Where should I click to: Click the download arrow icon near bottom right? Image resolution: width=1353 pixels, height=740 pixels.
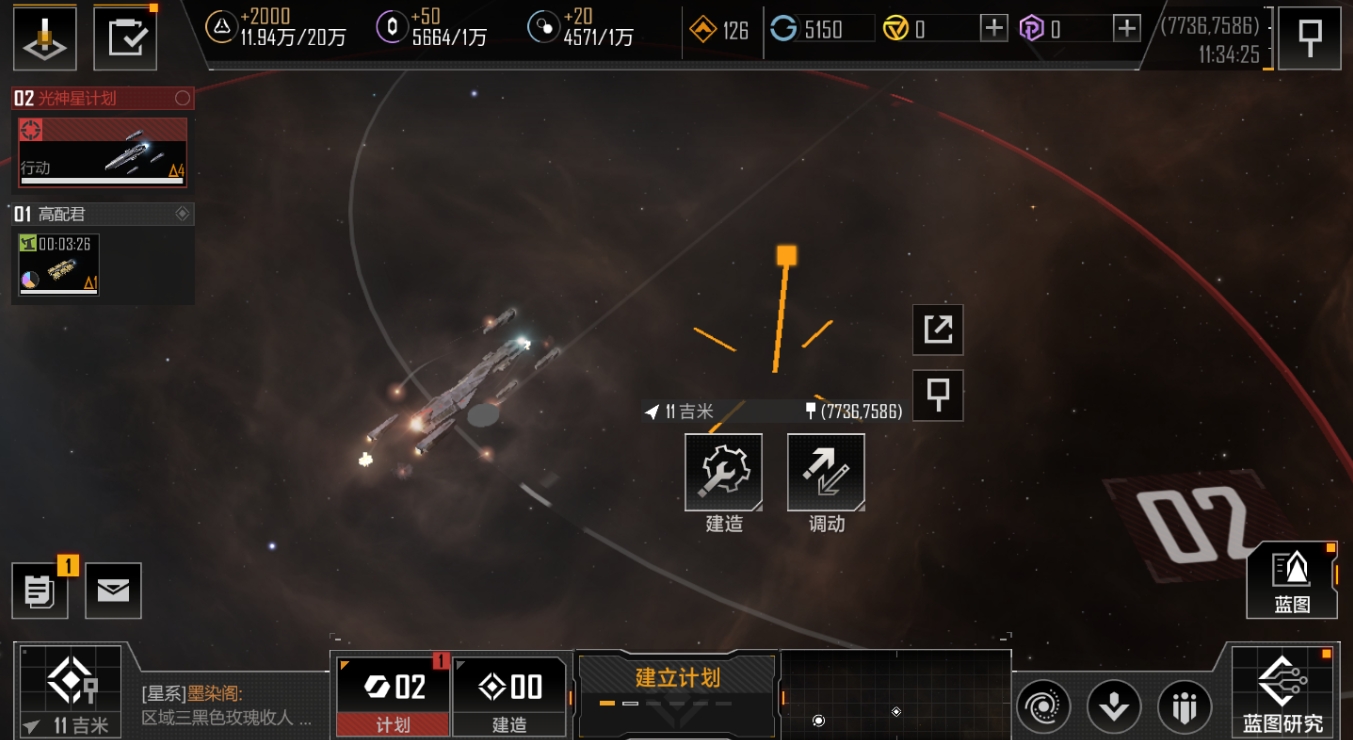[1114, 706]
